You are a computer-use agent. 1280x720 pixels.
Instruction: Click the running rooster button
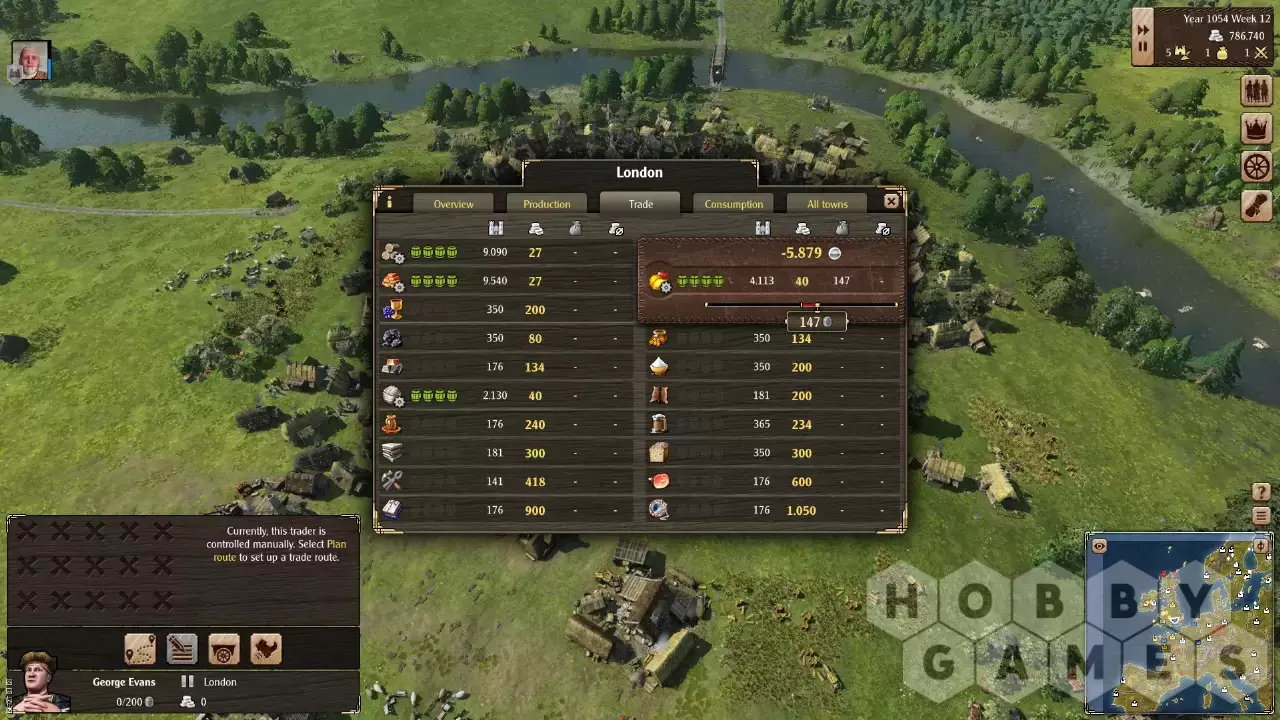tap(266, 649)
